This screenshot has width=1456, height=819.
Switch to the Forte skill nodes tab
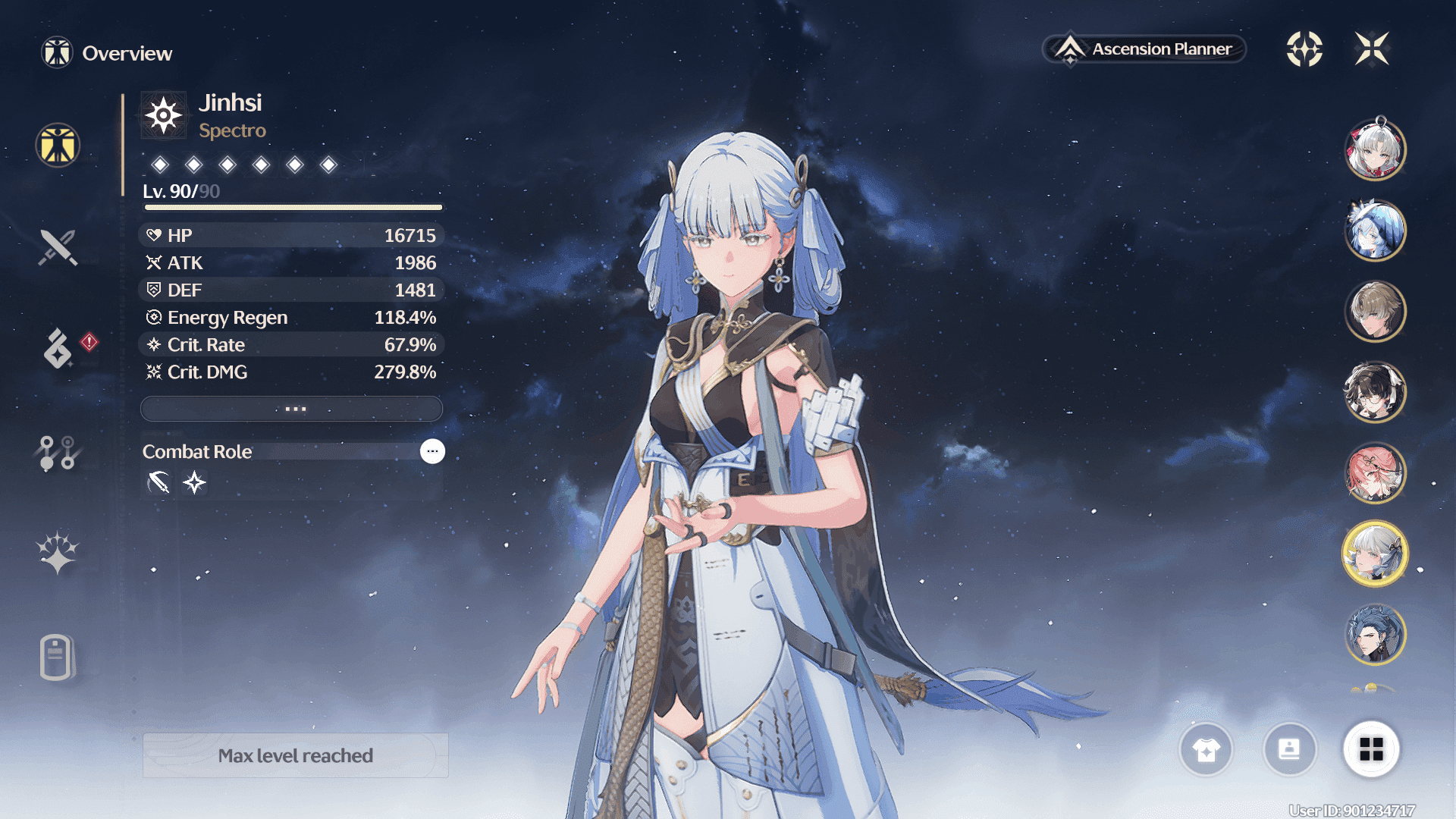[58, 453]
